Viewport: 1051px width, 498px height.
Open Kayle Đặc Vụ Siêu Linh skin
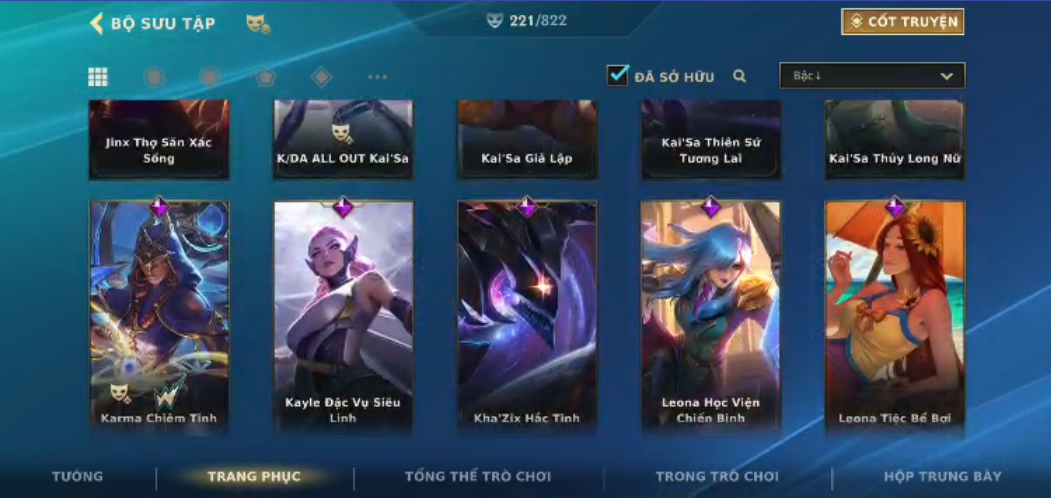coord(343,315)
